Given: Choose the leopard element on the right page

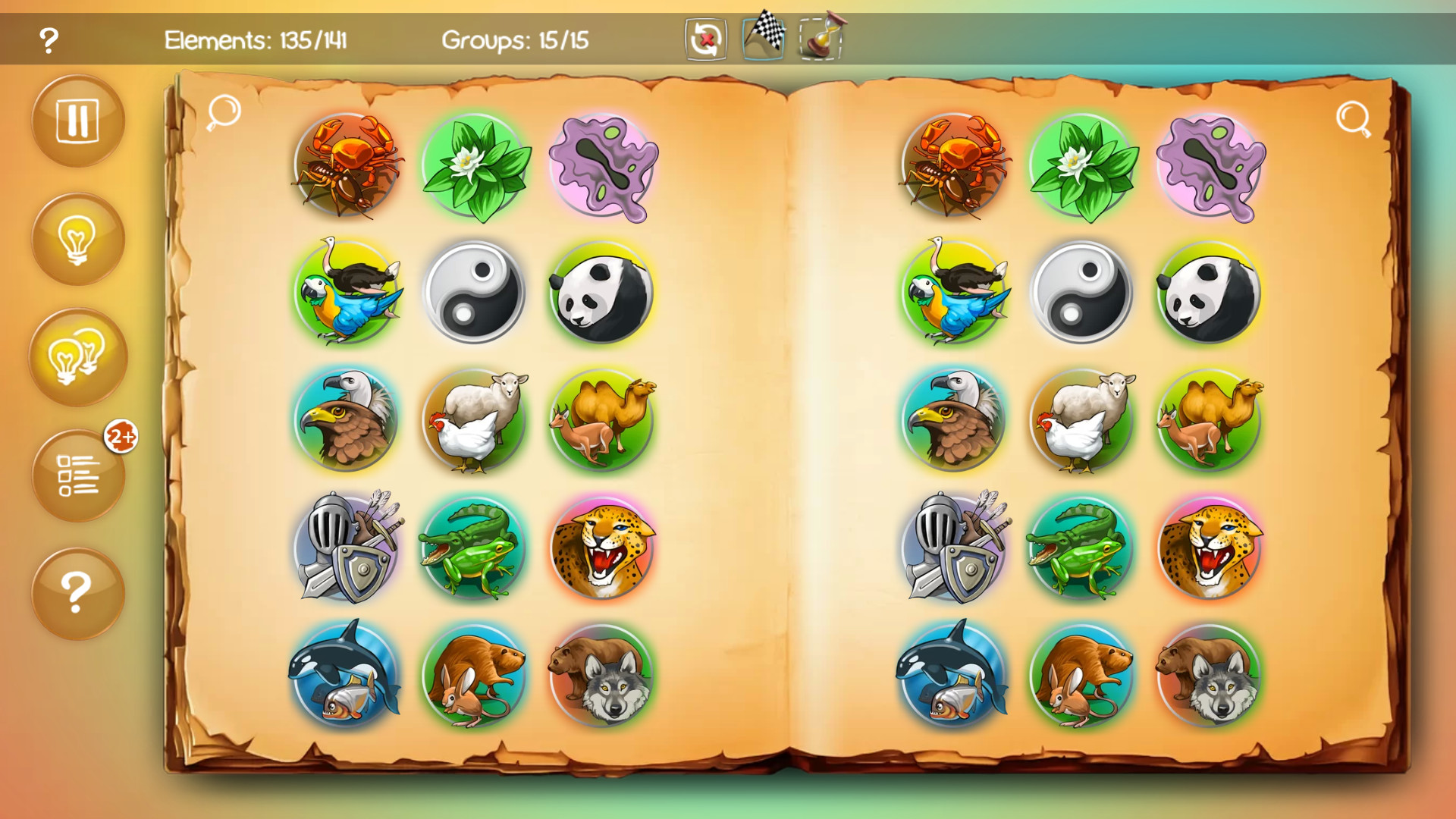Looking at the screenshot, I should coord(1209,548).
